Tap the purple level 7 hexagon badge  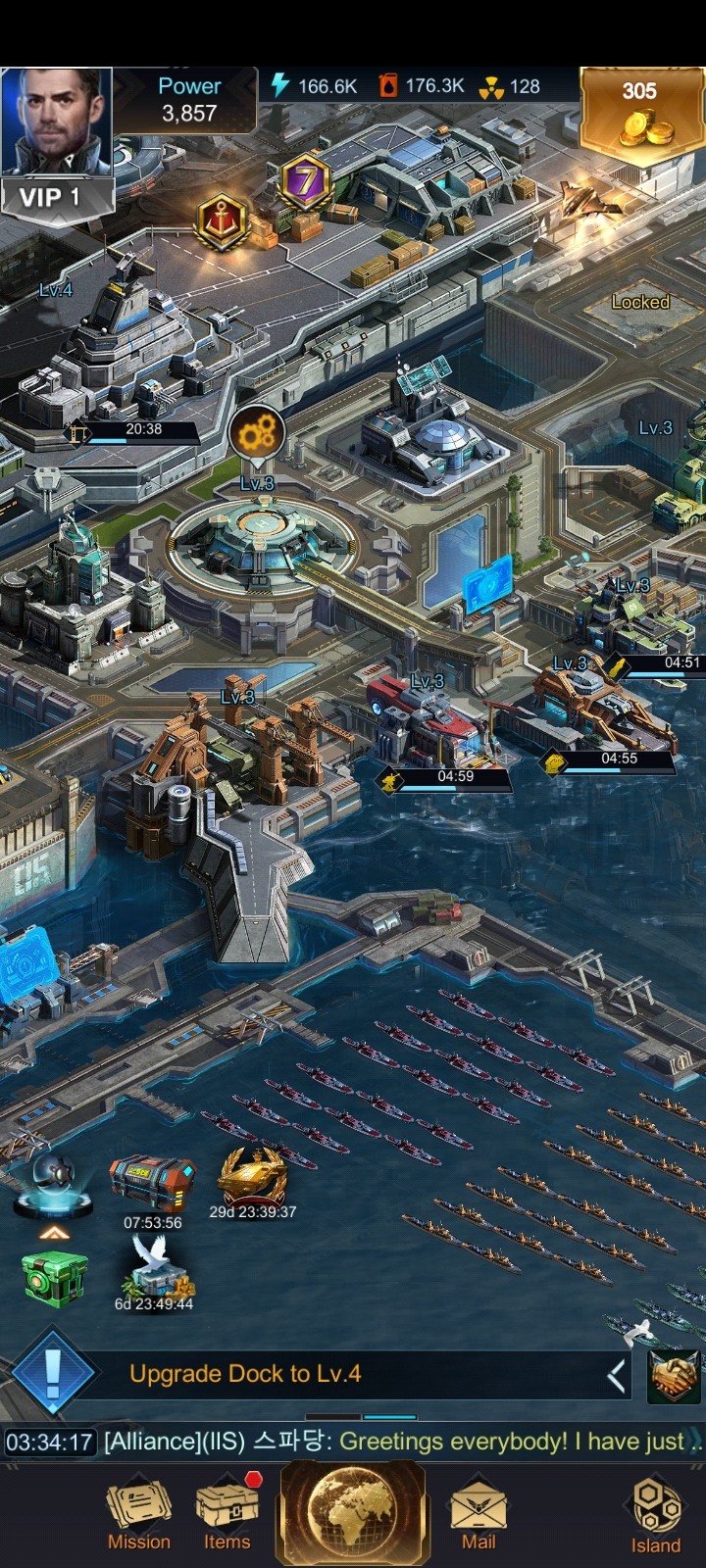[306, 181]
